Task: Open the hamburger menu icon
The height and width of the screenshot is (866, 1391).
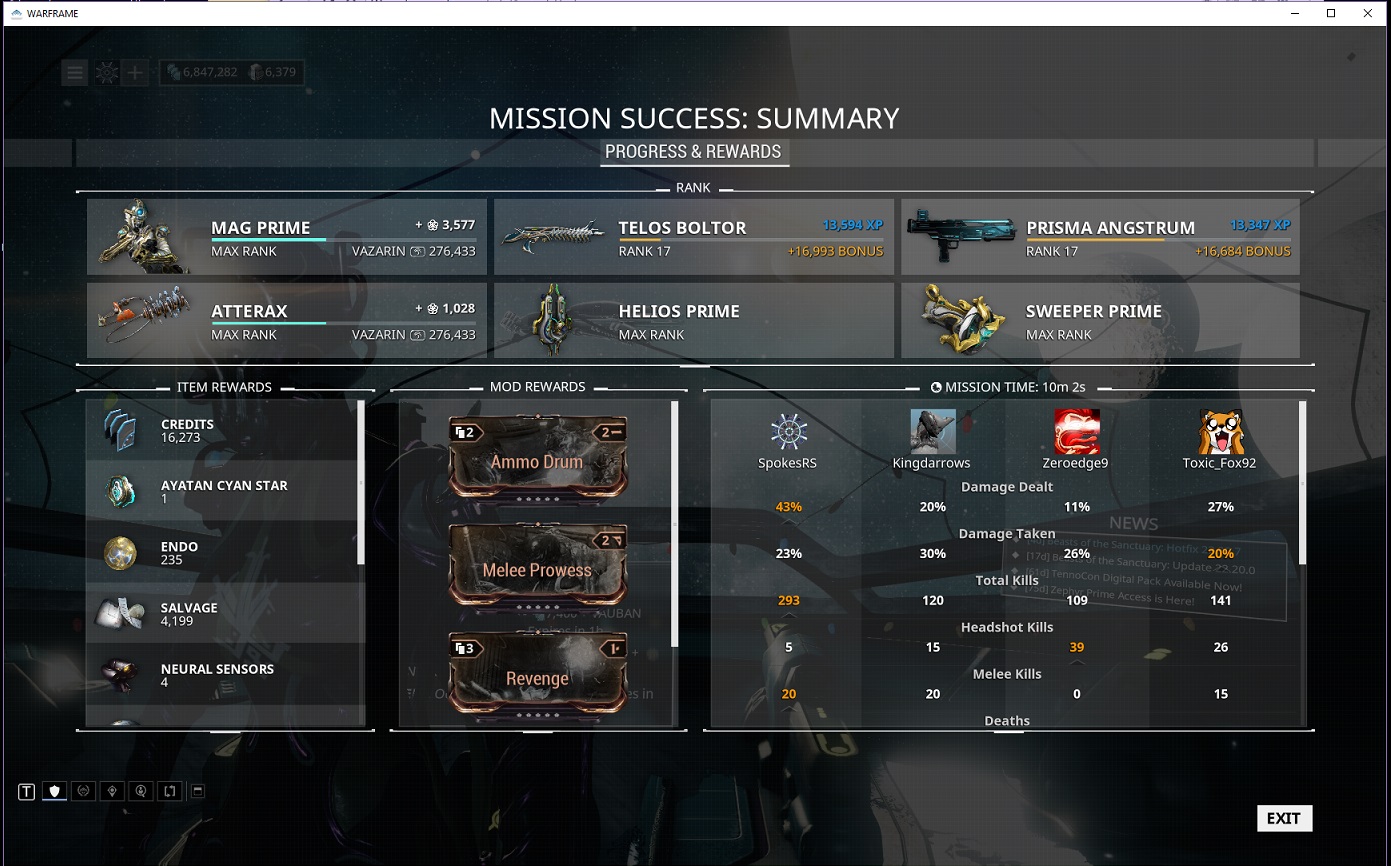Action: click(74, 72)
